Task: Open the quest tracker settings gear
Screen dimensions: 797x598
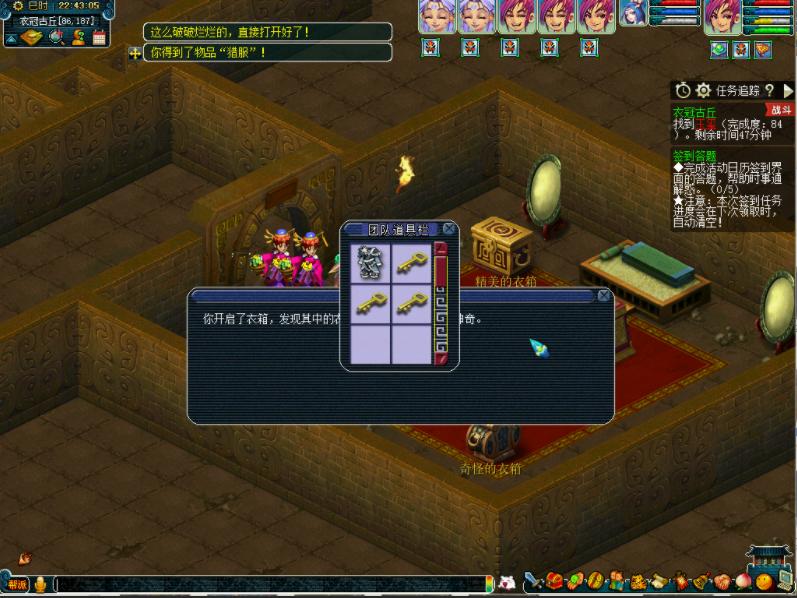Action: pyautogui.click(x=703, y=90)
